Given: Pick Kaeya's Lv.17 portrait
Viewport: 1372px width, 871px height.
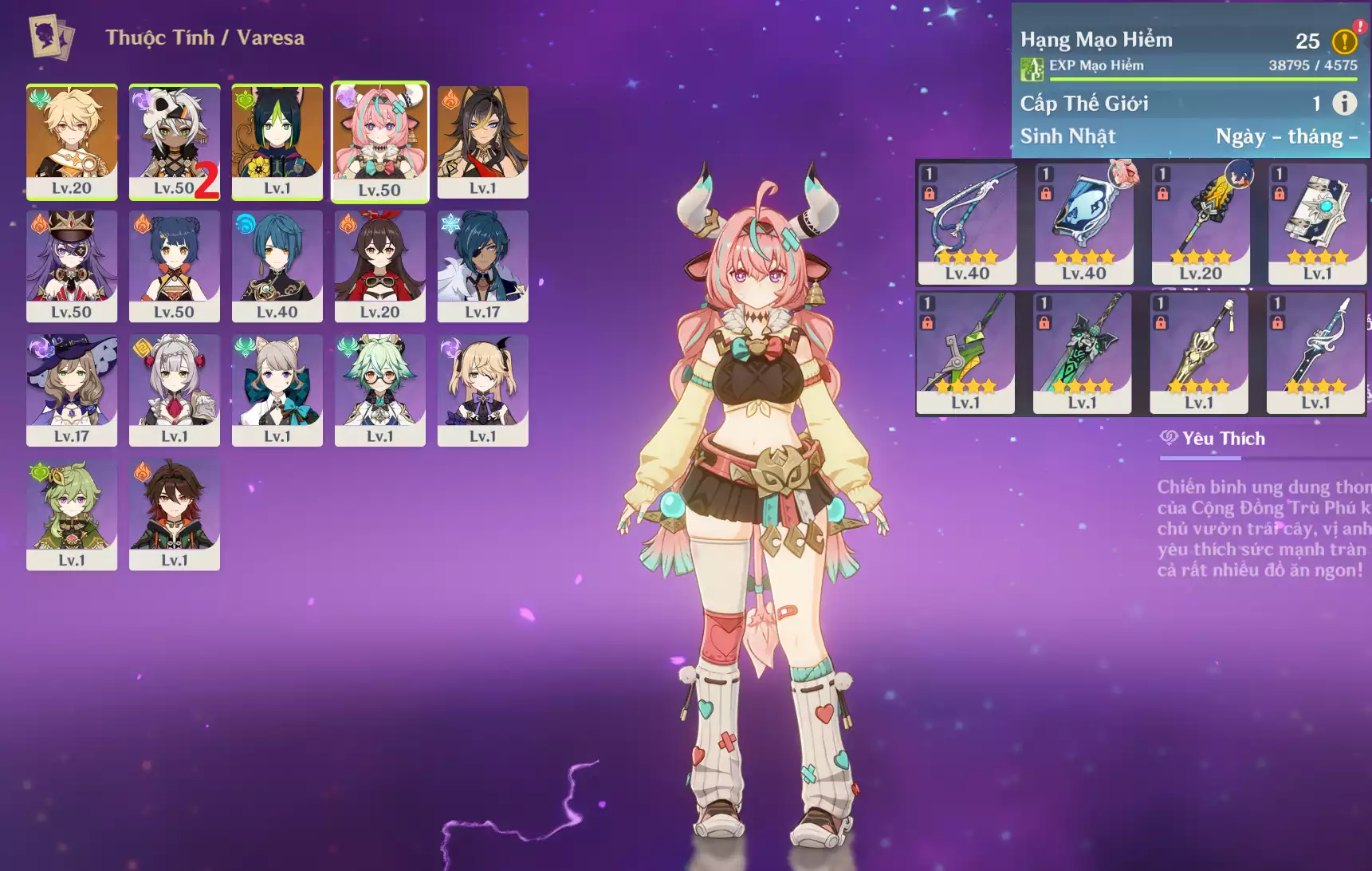Looking at the screenshot, I should (x=482, y=266).
